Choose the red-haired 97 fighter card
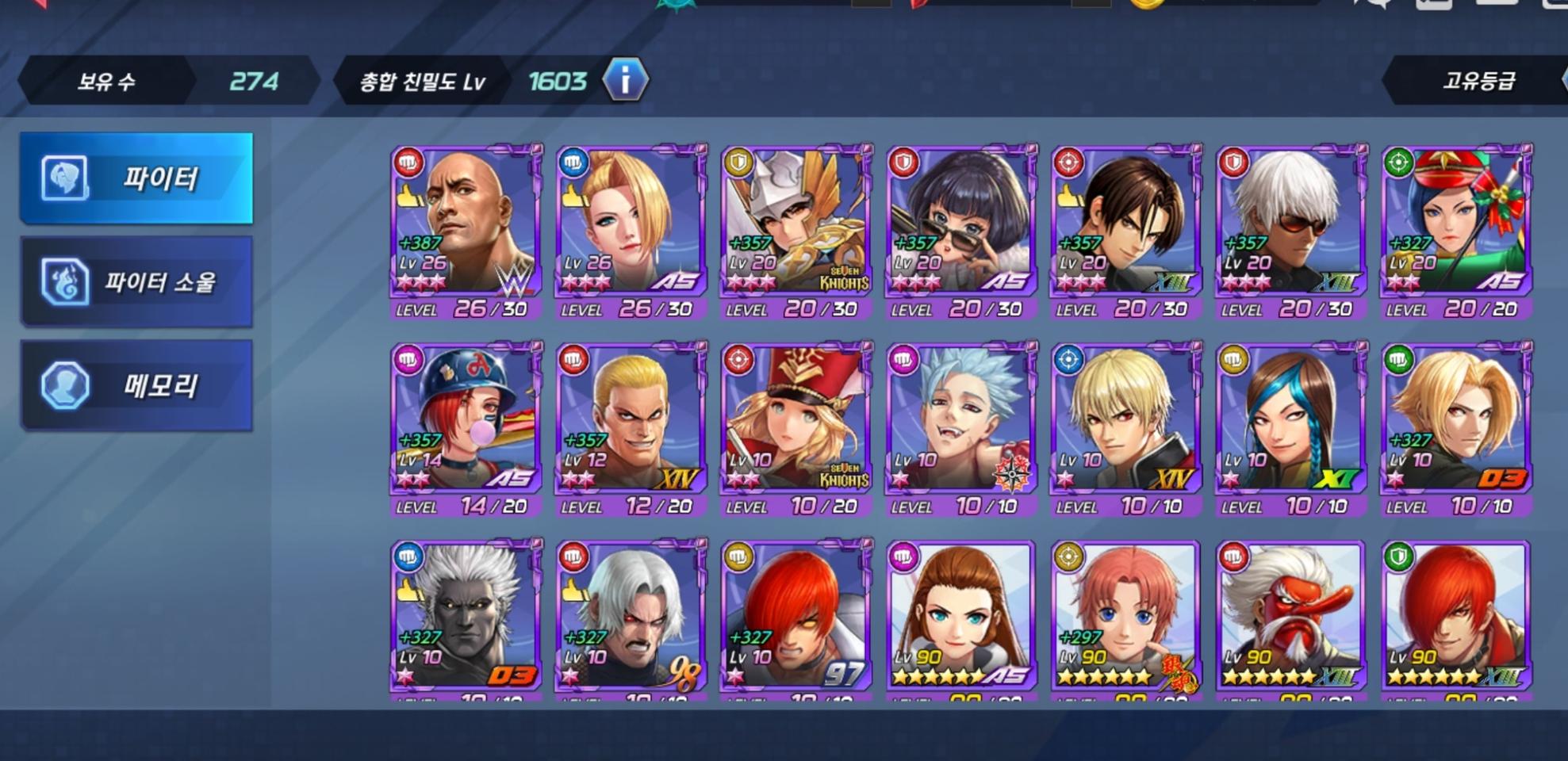 [x=796, y=615]
